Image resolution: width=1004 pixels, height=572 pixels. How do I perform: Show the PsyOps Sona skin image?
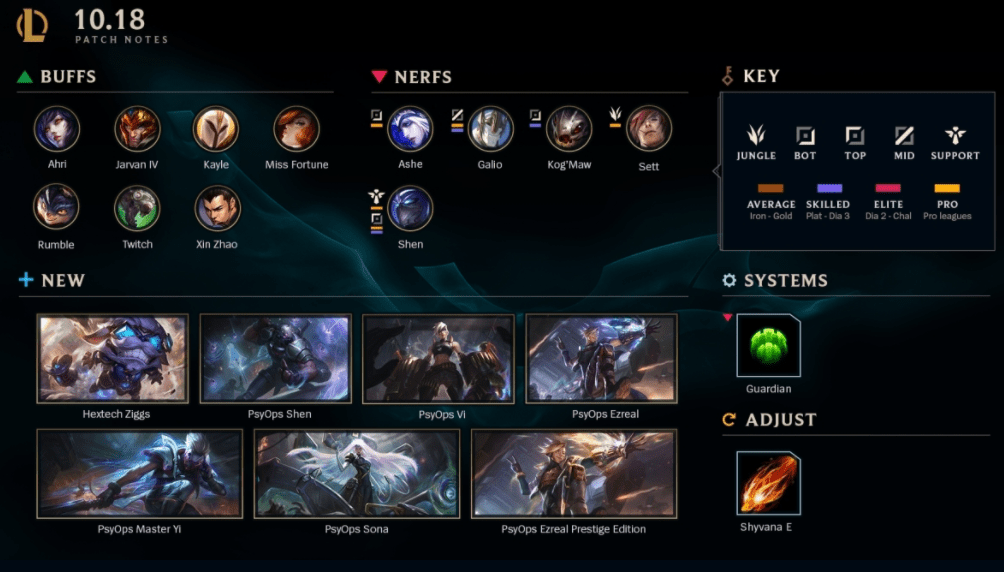pyautogui.click(x=356, y=474)
